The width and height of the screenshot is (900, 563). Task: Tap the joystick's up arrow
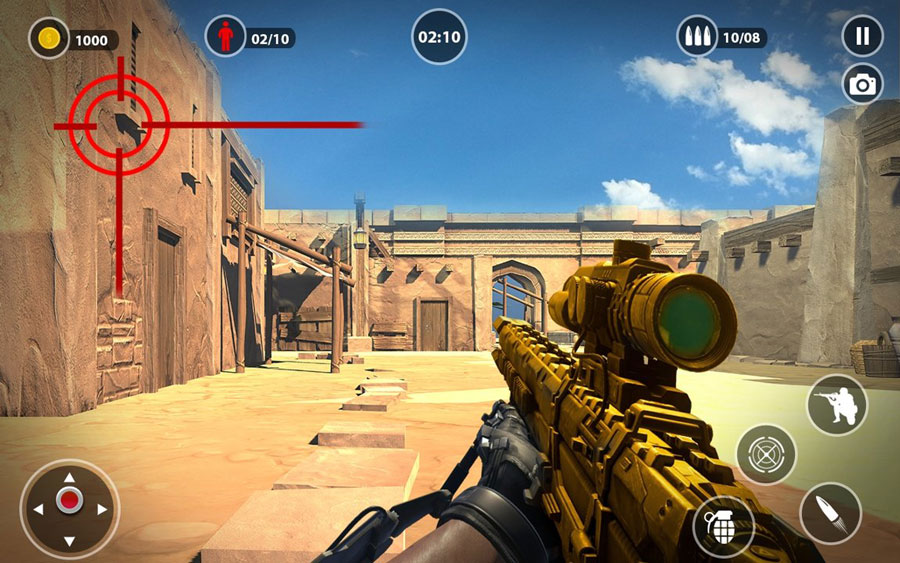[x=69, y=477]
